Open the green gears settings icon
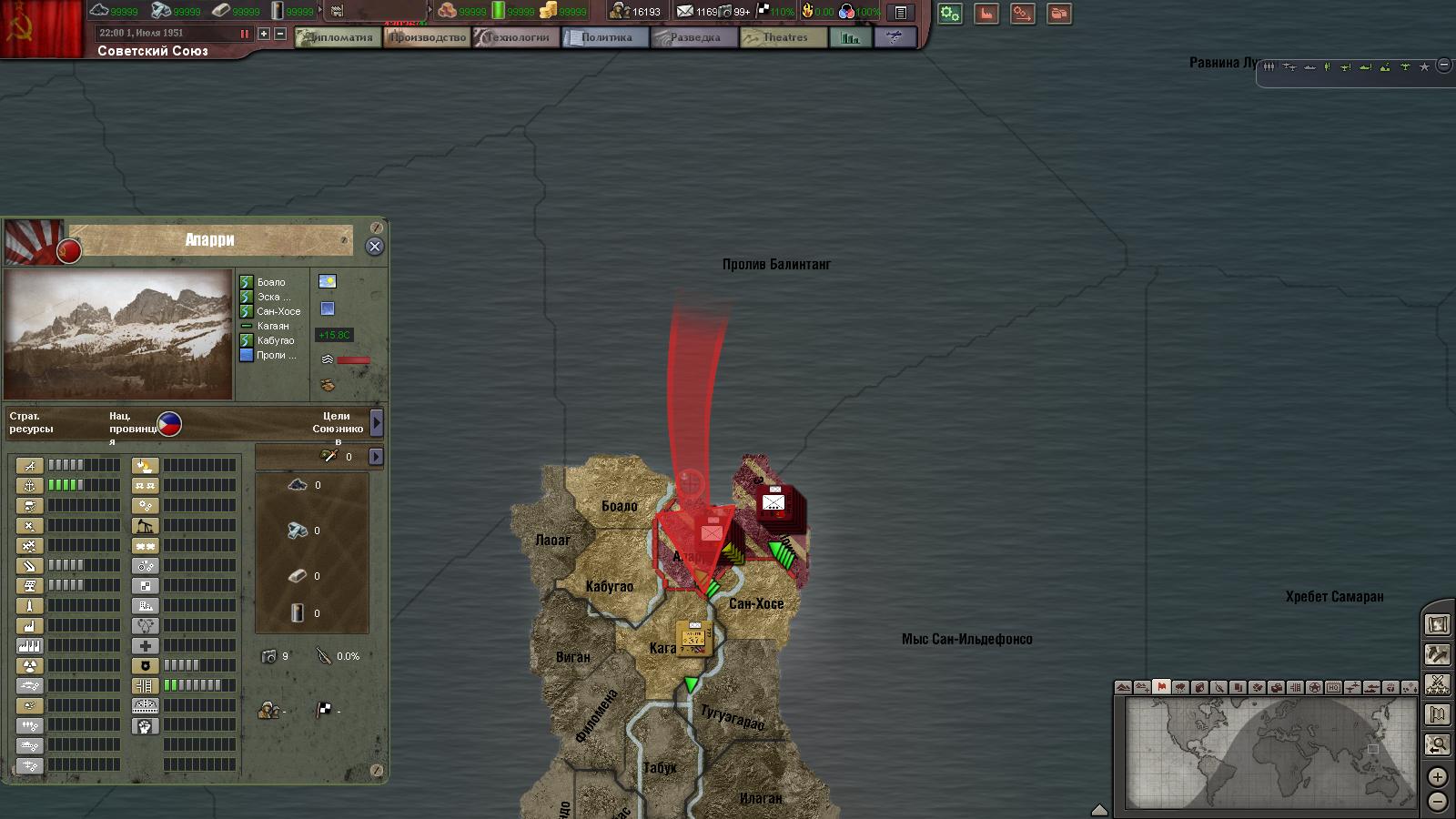Viewport: 1456px width, 819px height. click(950, 14)
